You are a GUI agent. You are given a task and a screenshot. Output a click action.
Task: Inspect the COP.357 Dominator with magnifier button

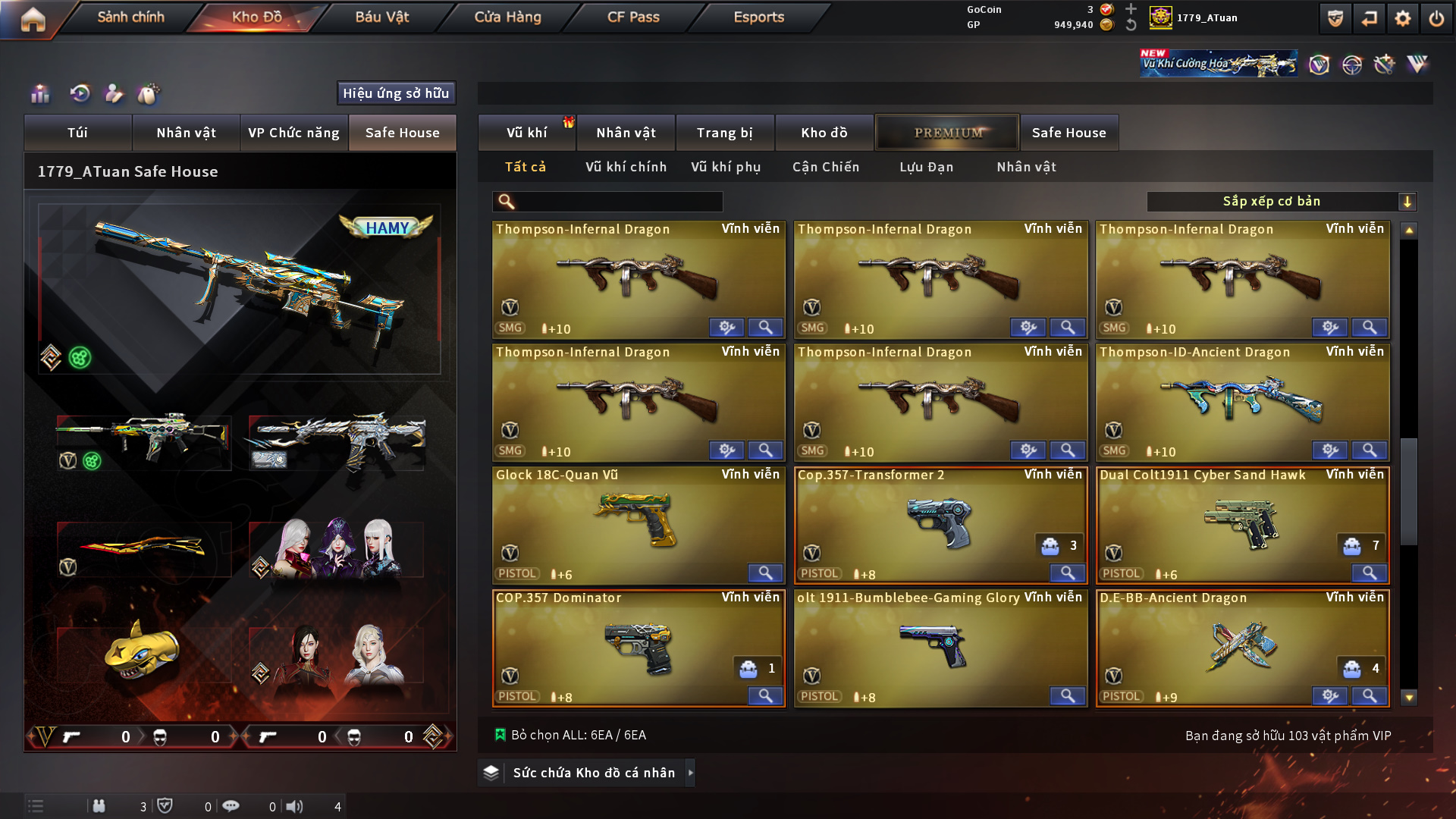coord(765,695)
